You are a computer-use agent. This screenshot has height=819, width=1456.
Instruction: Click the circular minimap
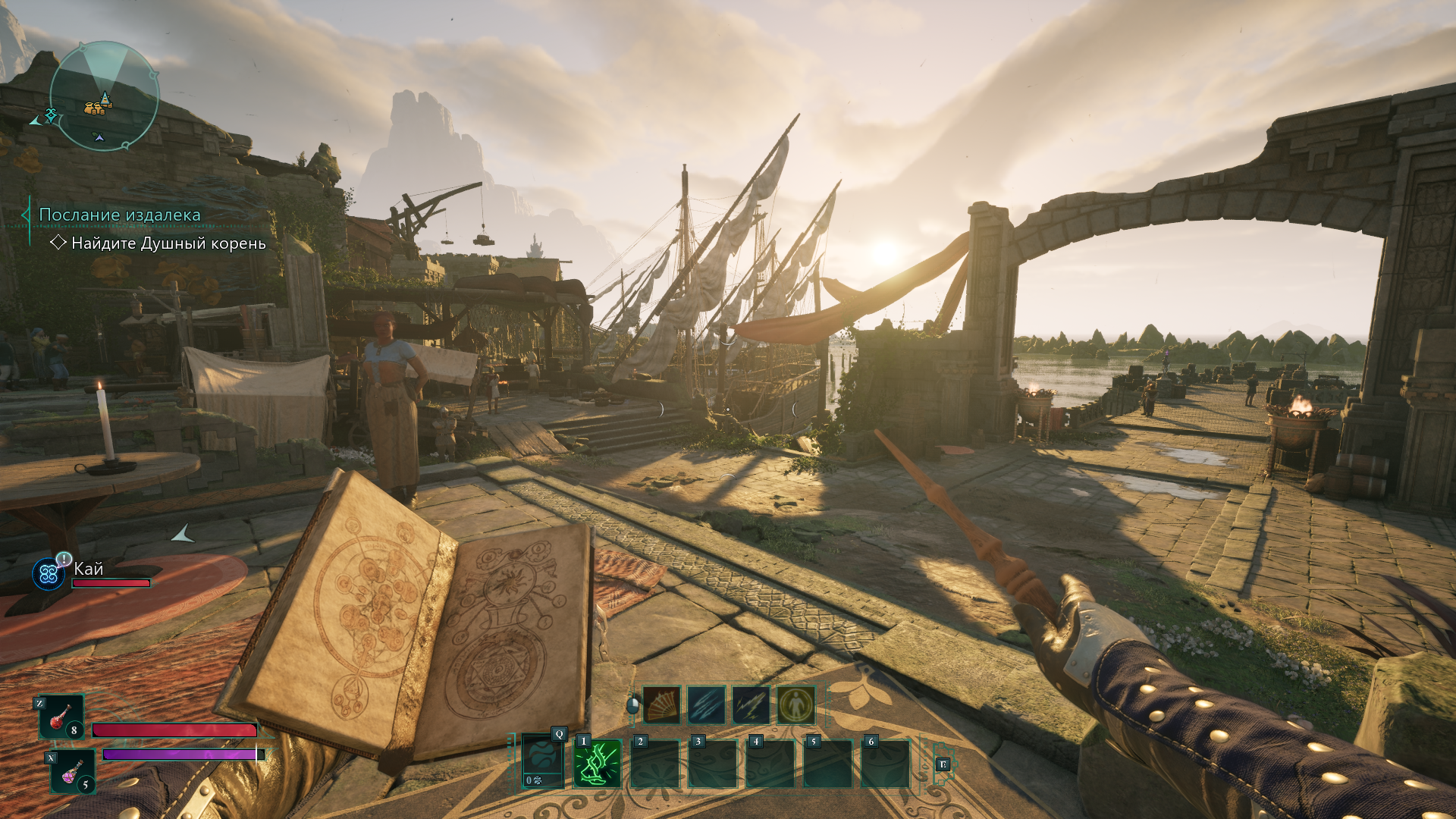click(x=104, y=96)
